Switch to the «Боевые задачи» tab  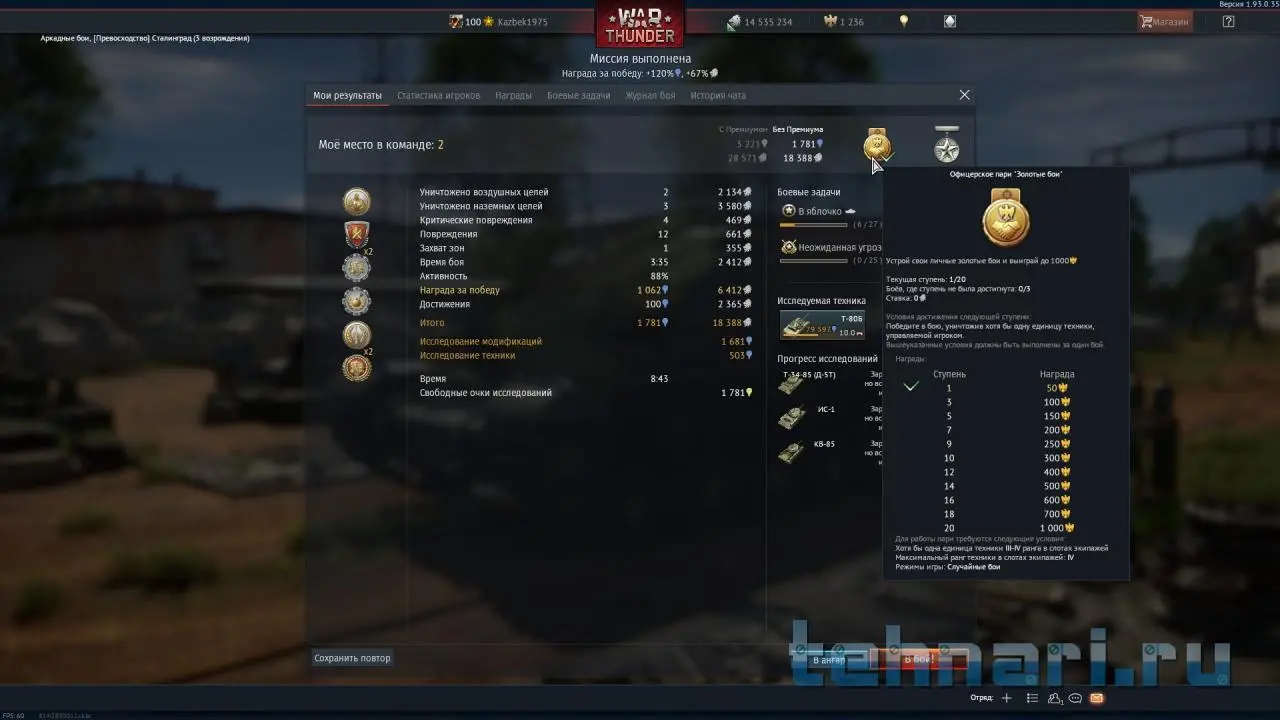coord(578,96)
